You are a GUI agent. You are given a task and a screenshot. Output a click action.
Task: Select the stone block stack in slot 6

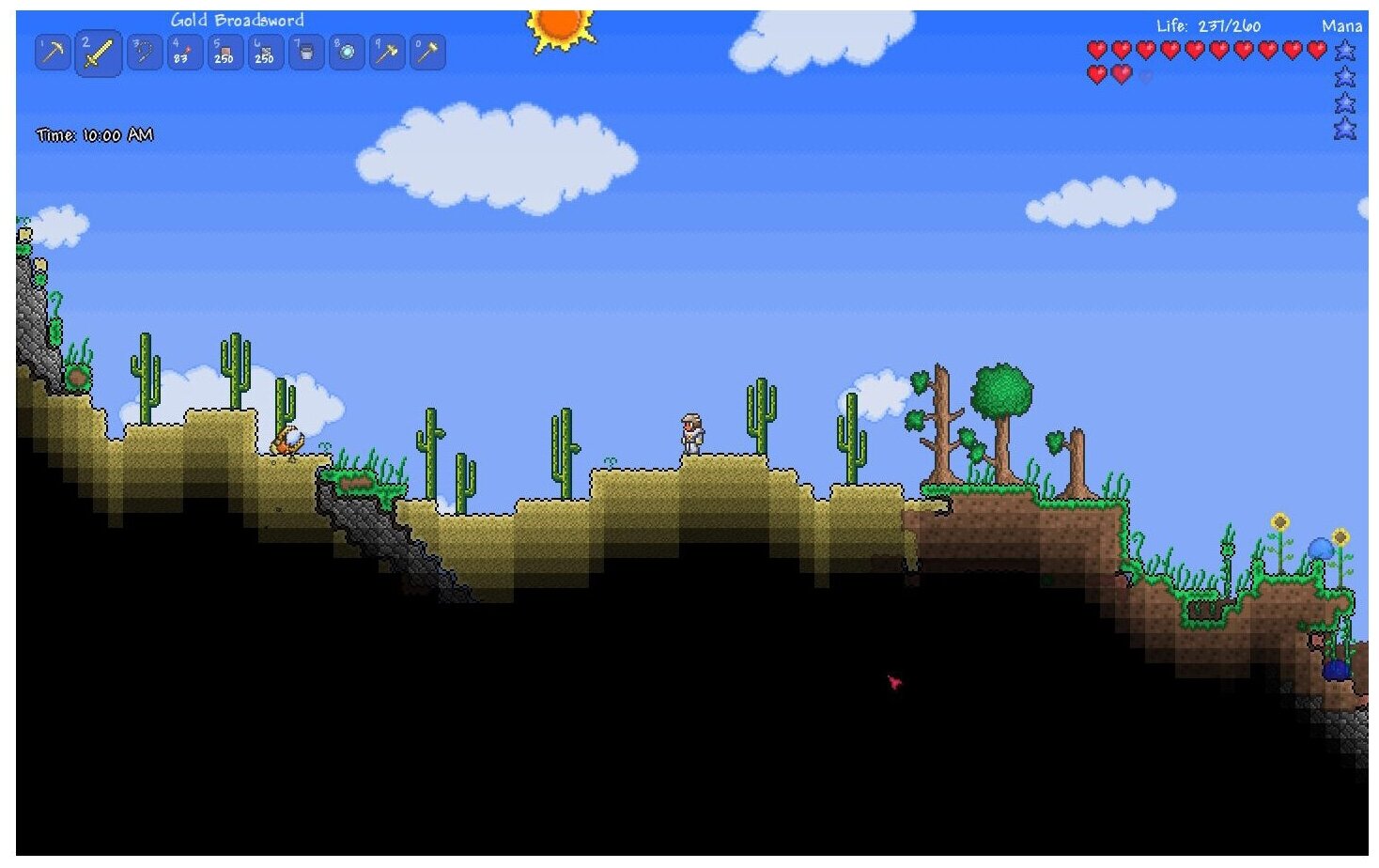265,53
